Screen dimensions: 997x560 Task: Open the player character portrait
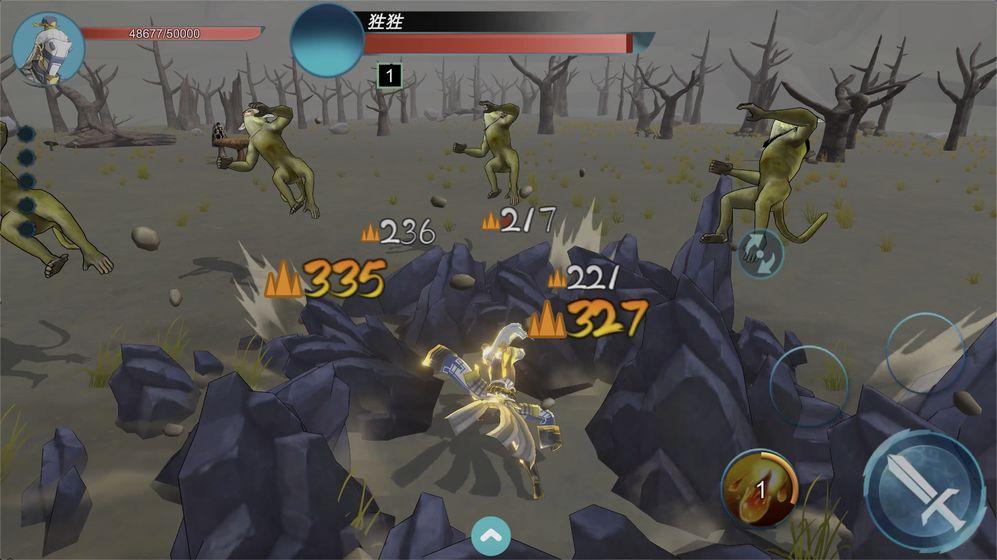pyautogui.click(x=47, y=49)
